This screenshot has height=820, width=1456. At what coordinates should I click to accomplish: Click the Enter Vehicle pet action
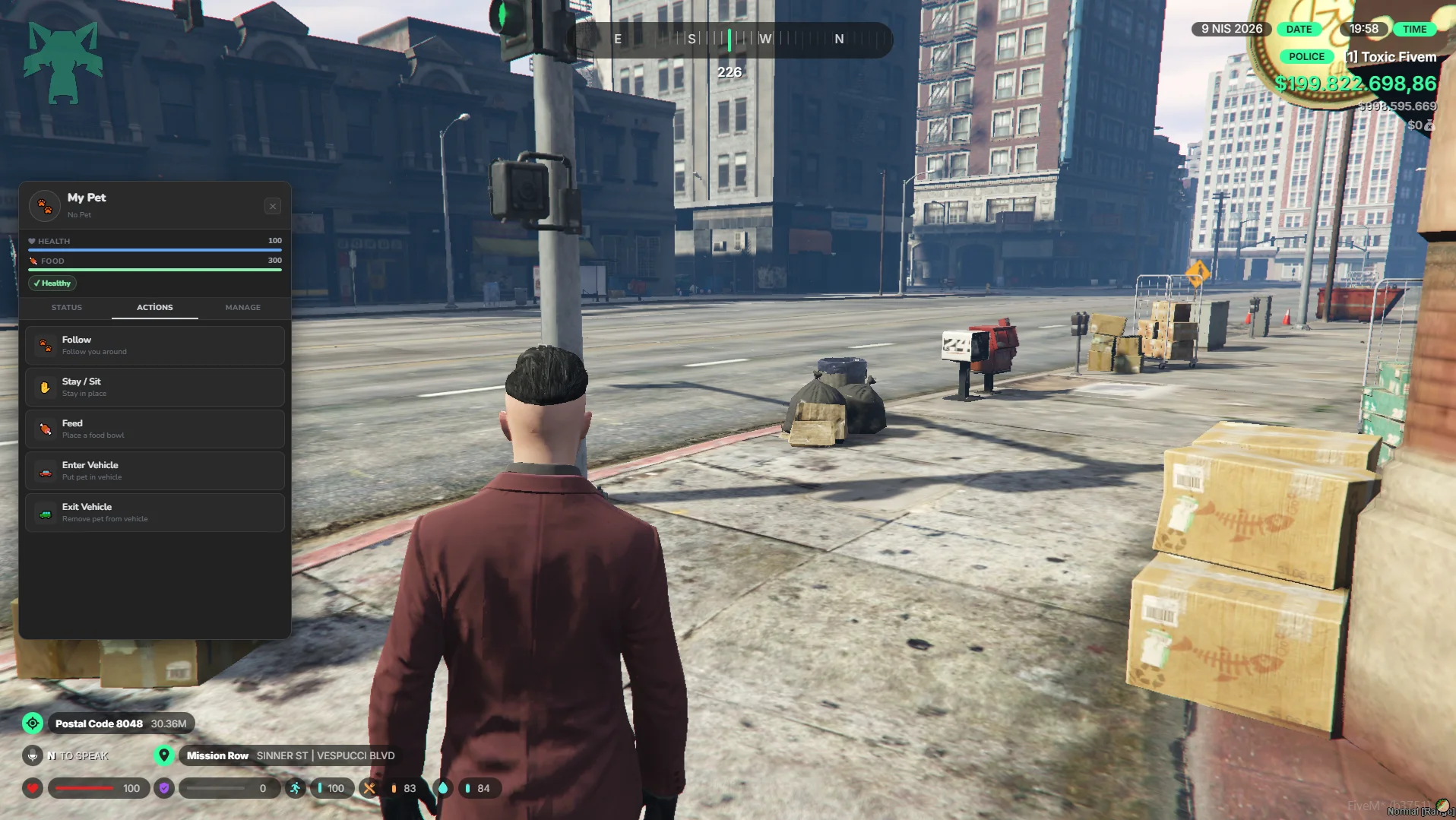tap(155, 471)
